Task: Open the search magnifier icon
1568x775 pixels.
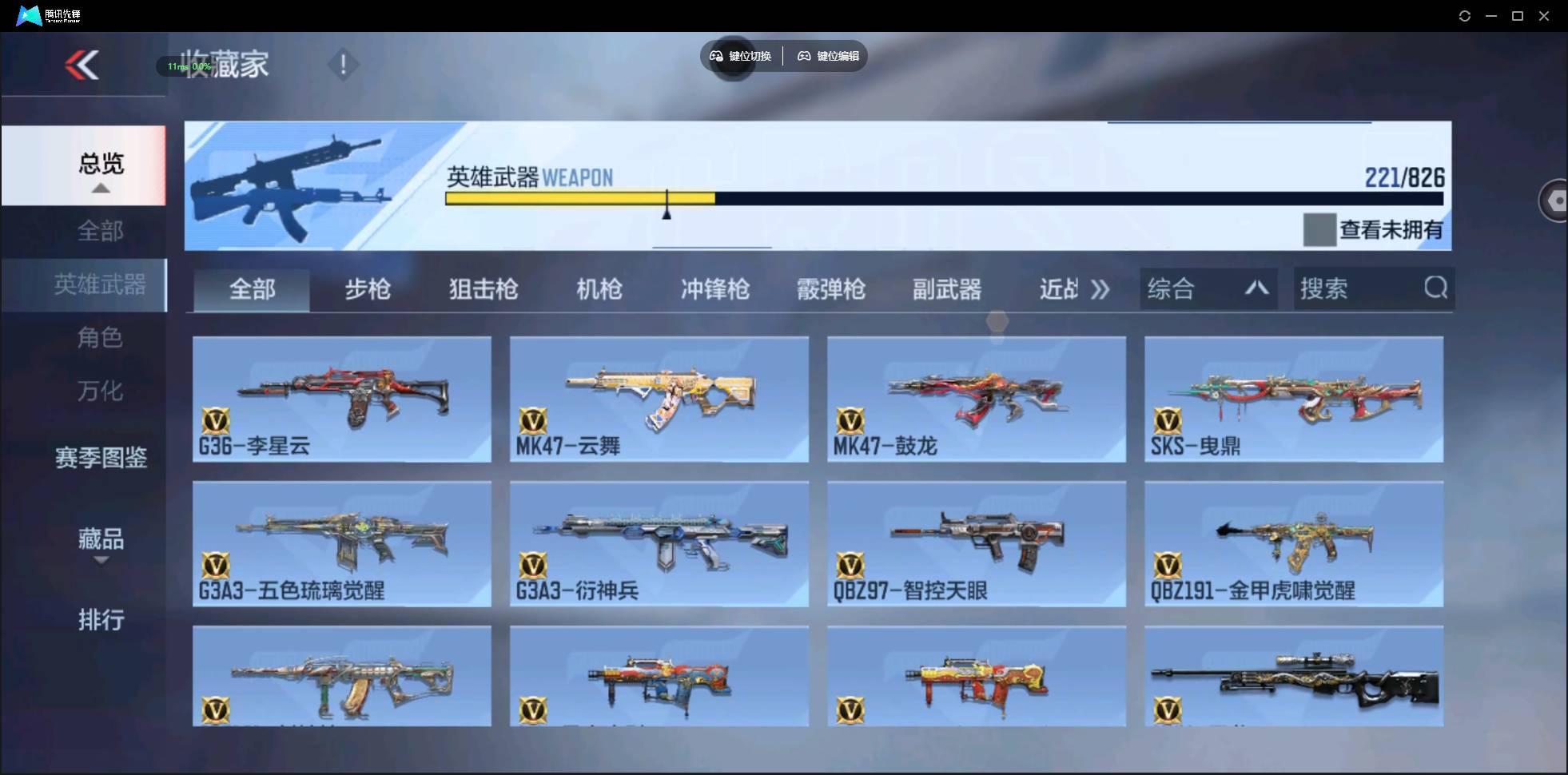Action: point(1436,288)
